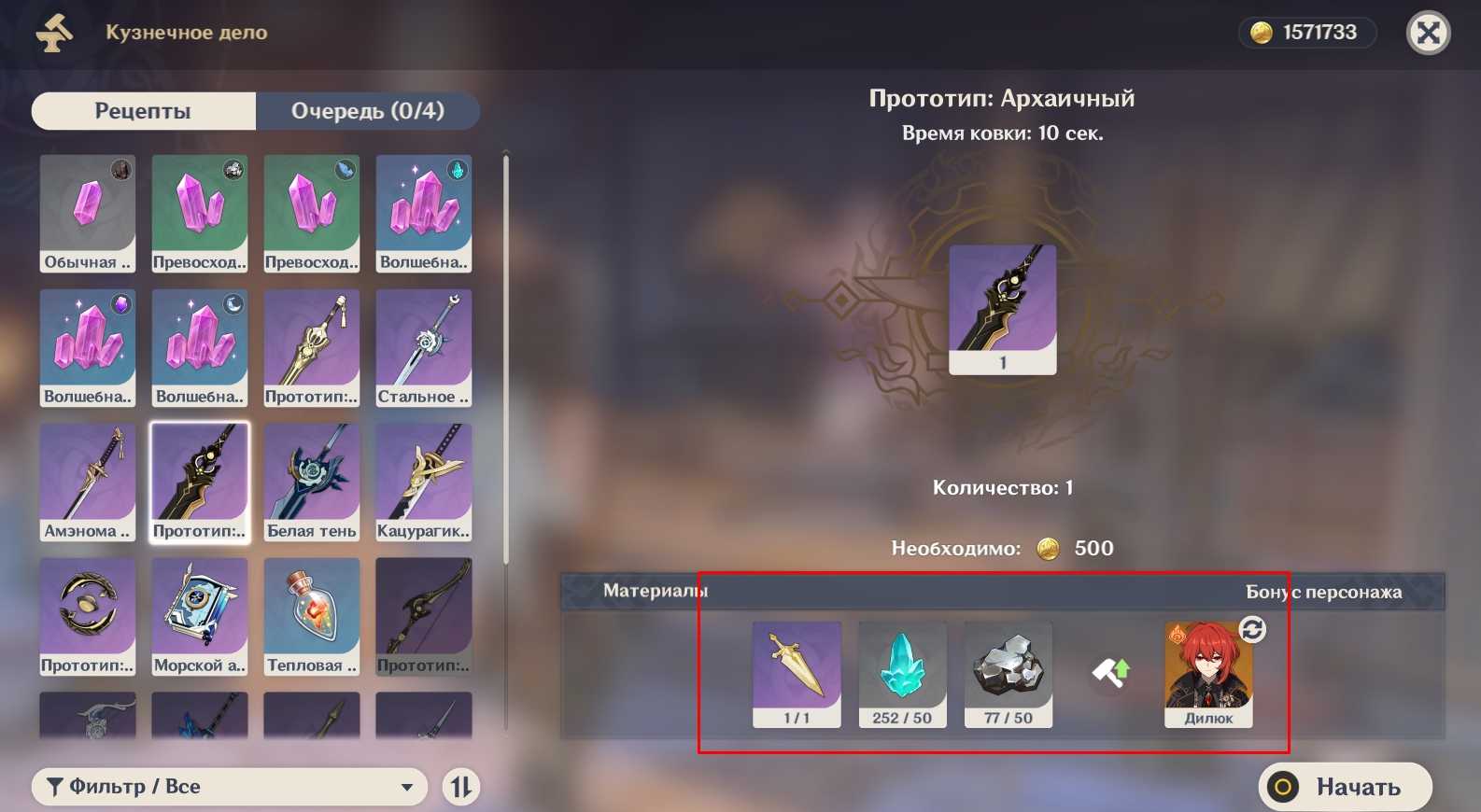Viewport: 1481px width, 812px height.
Task: Select the Кацурагик claymore recipe
Action: click(423, 482)
